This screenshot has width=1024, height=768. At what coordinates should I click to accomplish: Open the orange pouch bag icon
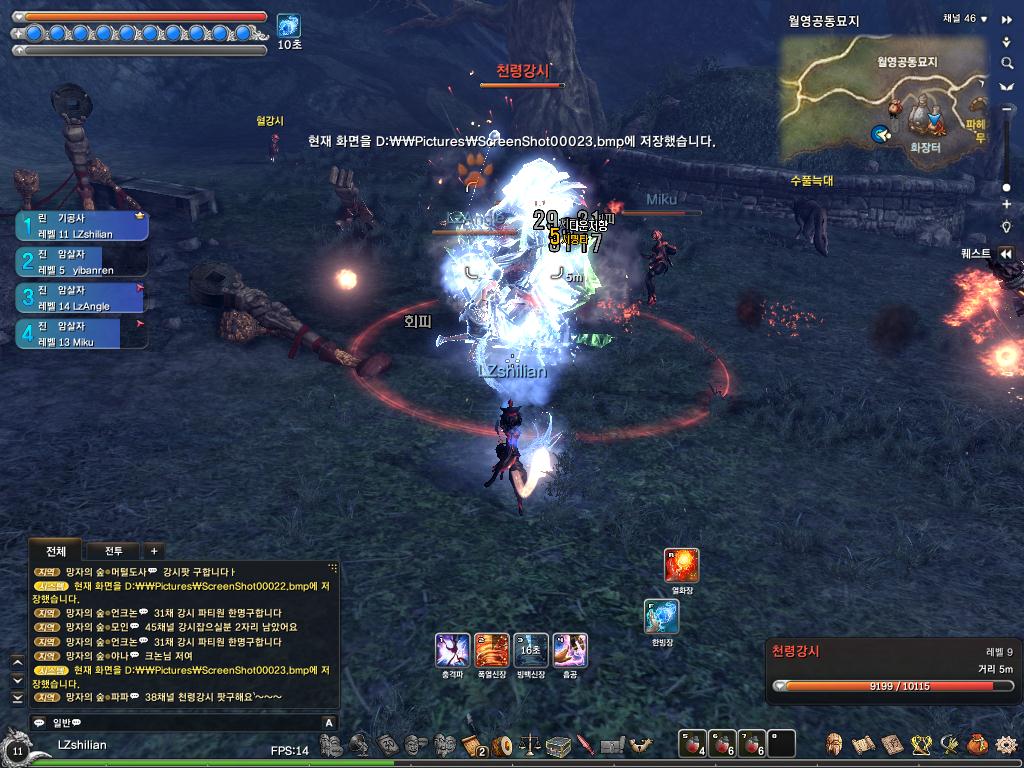(x=977, y=745)
